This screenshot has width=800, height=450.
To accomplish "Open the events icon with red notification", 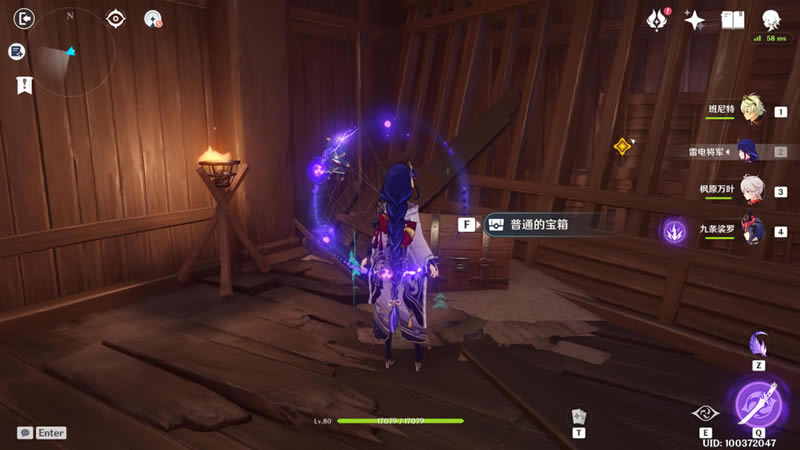I will point(657,19).
